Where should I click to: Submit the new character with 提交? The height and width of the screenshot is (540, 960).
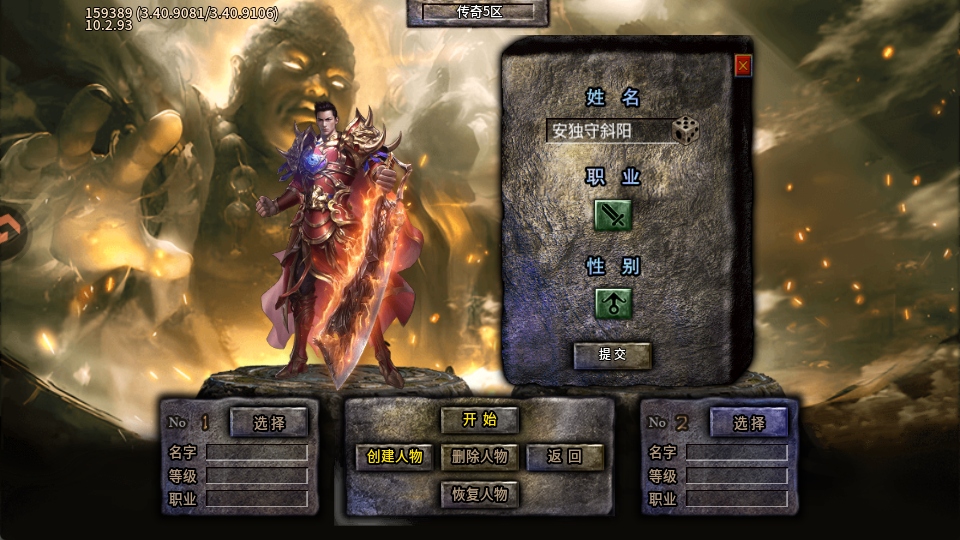612,354
